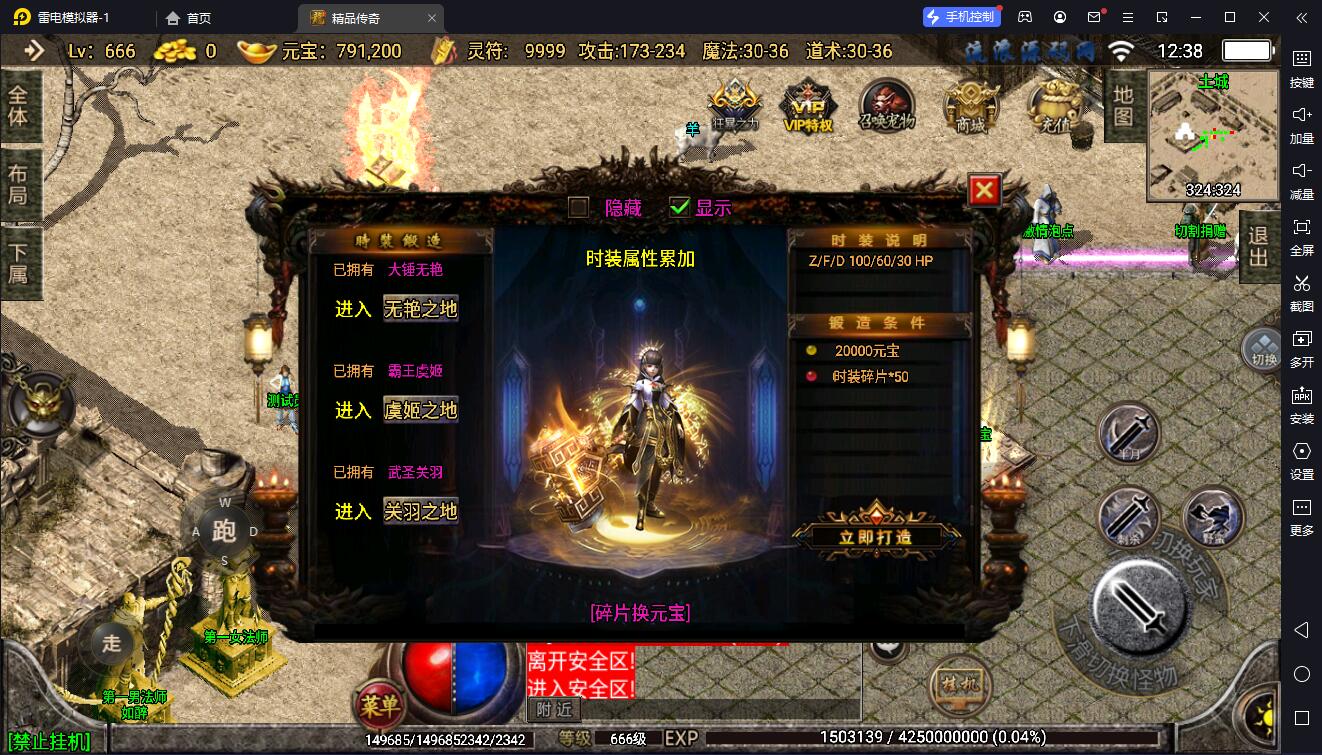Open the 召唤宠物 summon pet feature
The image size is (1322, 755).
pyautogui.click(x=888, y=108)
